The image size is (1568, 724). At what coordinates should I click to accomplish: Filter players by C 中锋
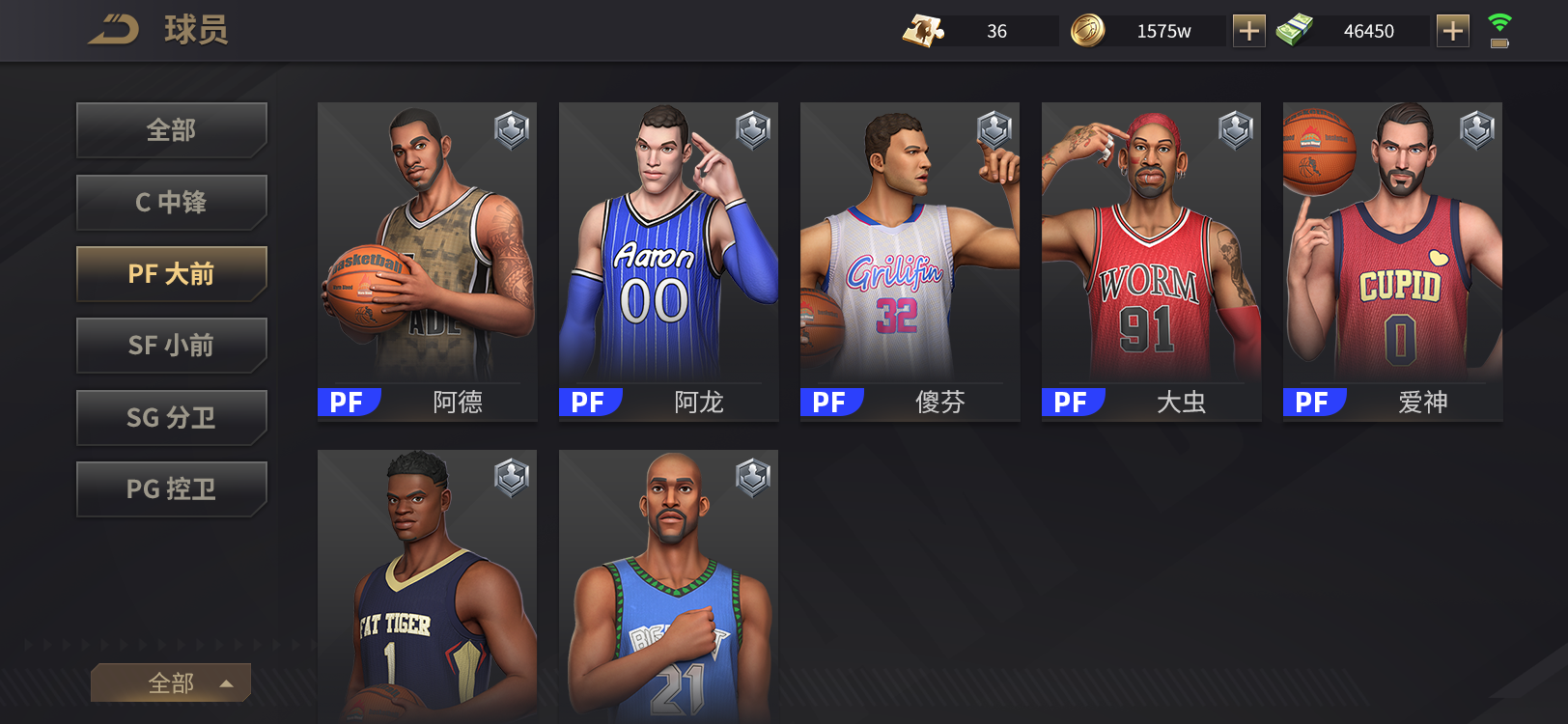(171, 202)
